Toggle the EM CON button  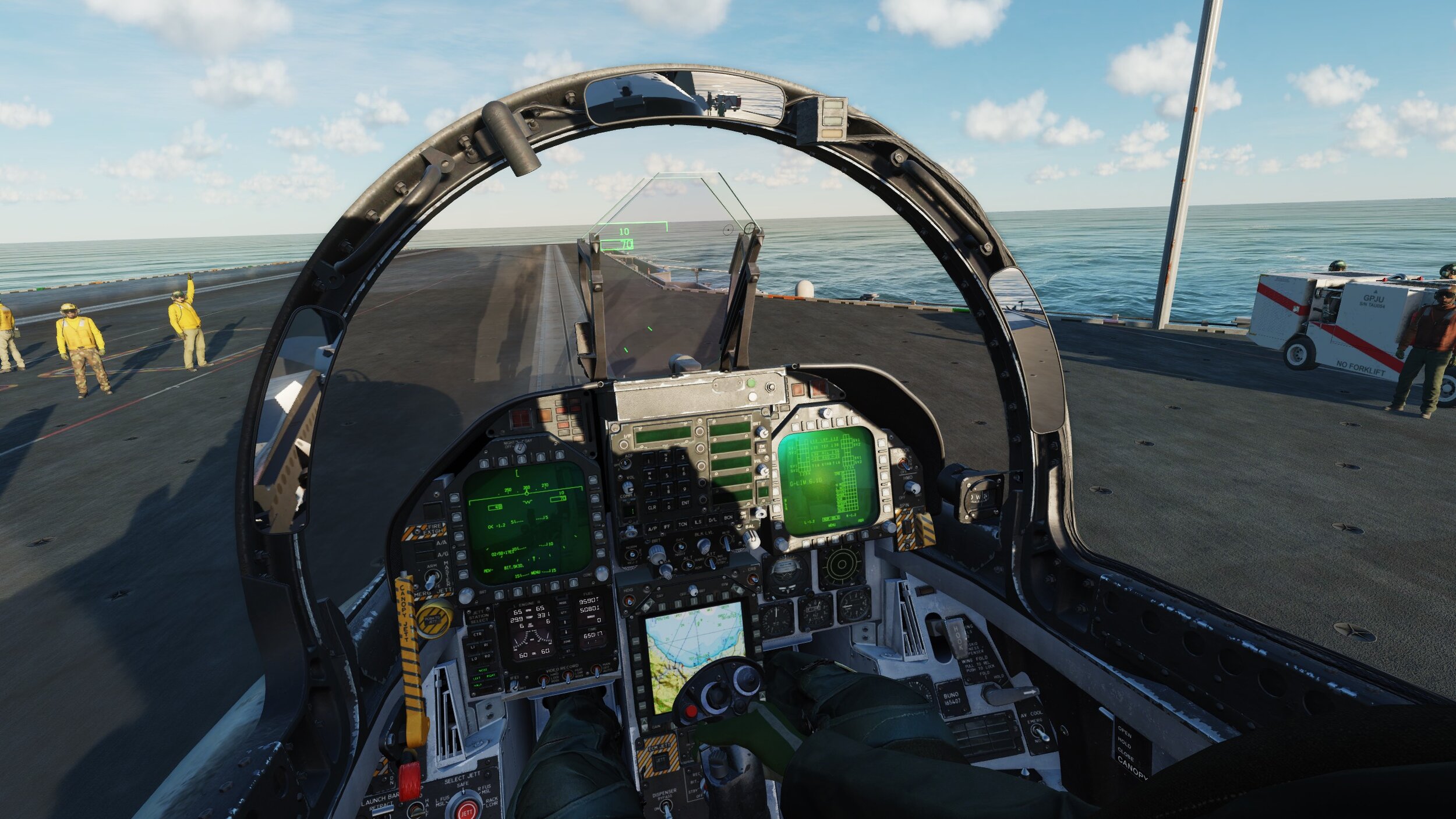pos(761,449)
